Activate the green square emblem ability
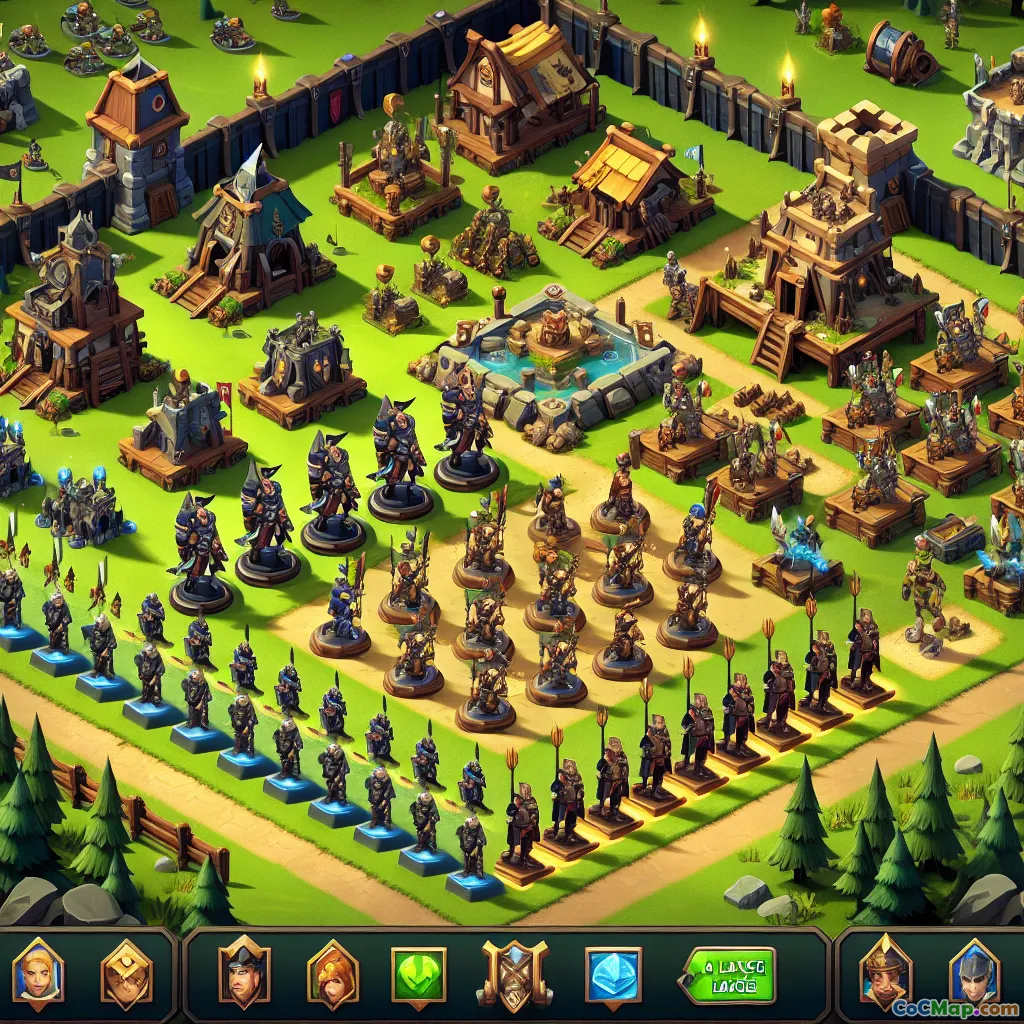 coord(419,975)
